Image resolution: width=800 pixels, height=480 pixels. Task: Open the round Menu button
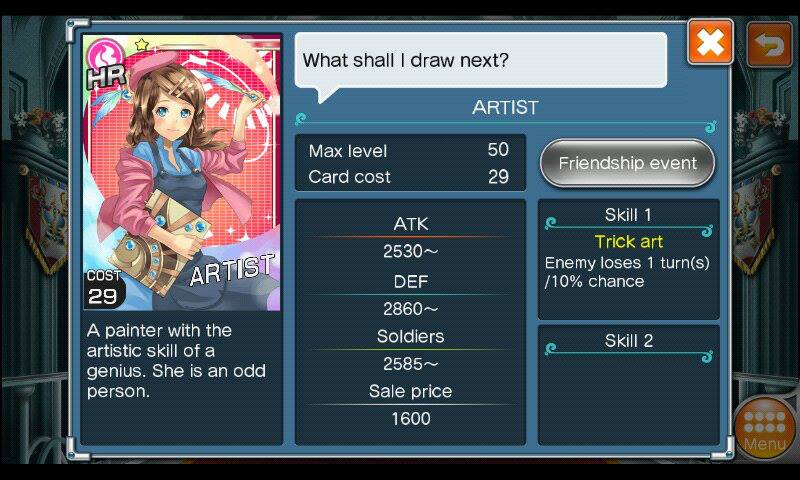pyautogui.click(x=765, y=427)
